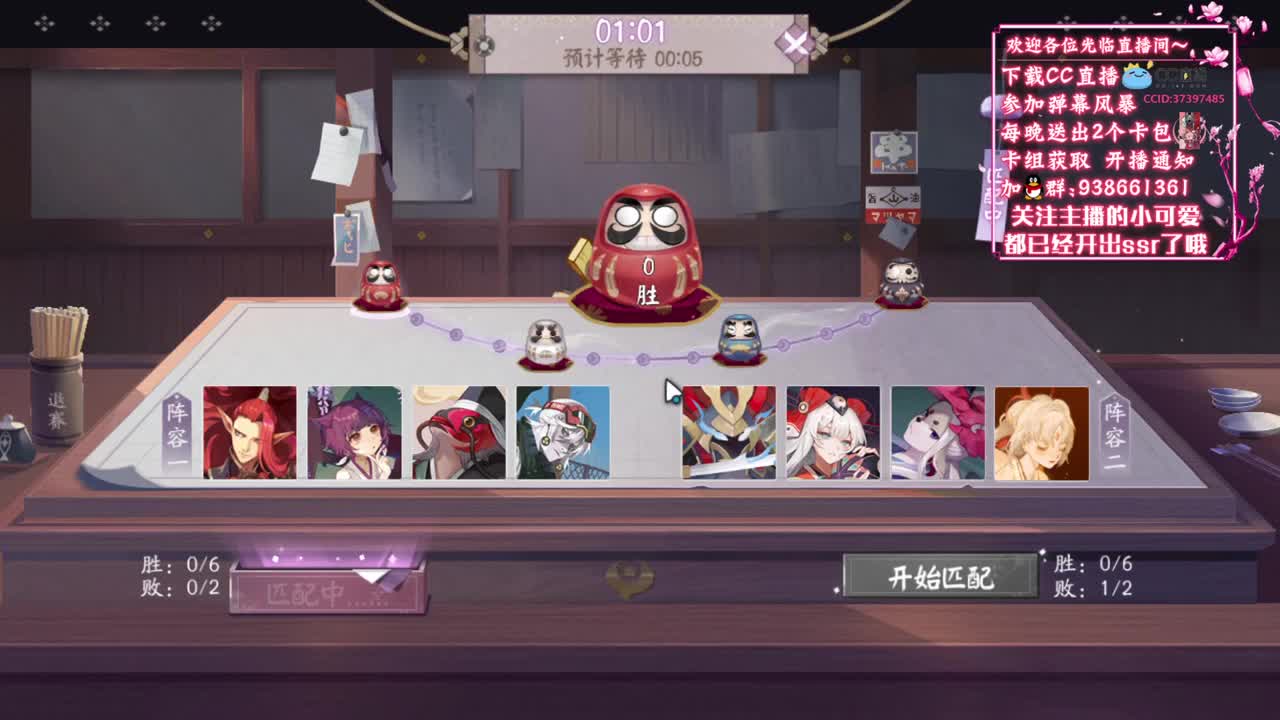Select the white-haired shikigami portrait in lineup two

(x=832, y=432)
